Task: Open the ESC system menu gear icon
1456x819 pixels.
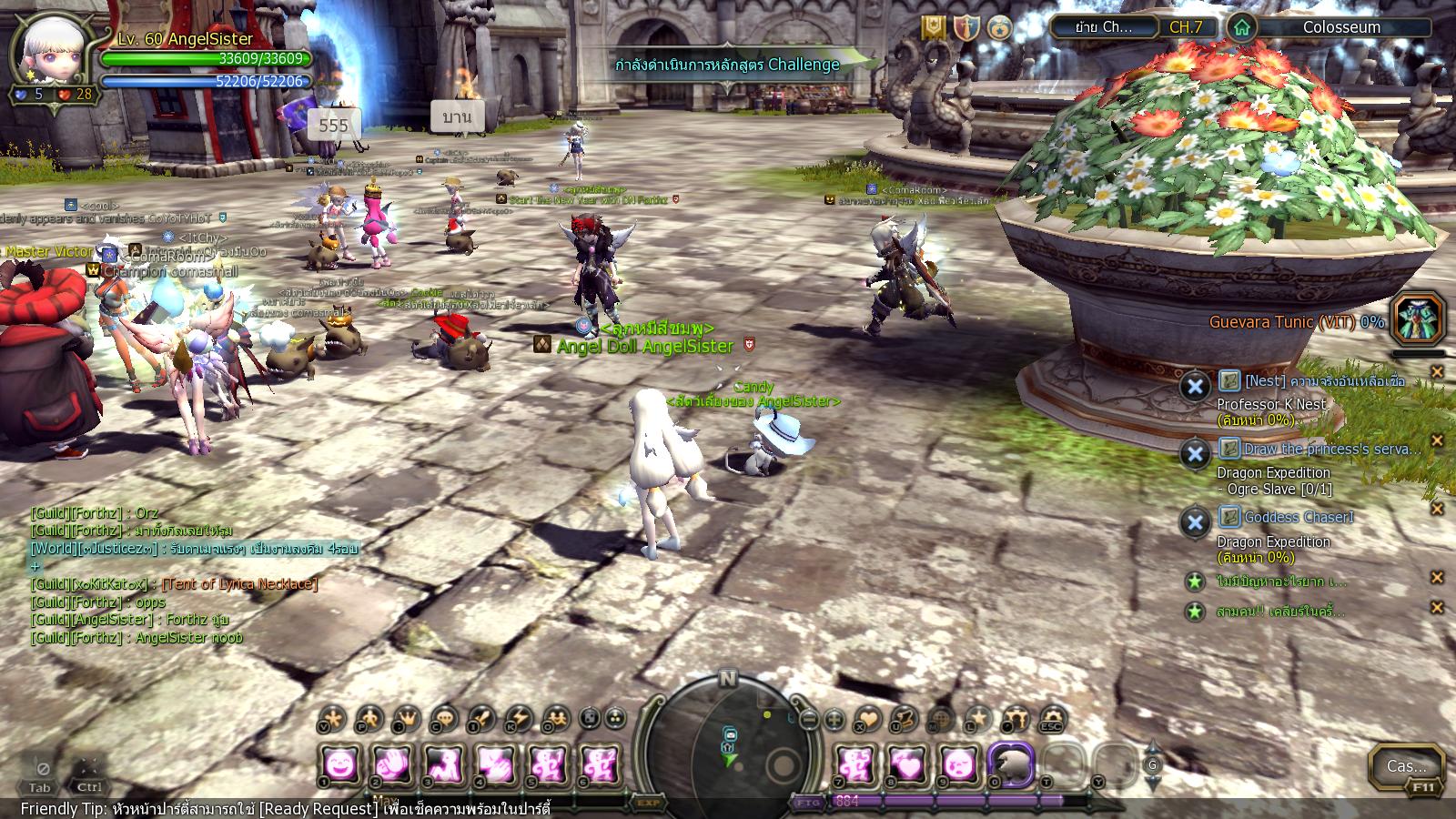Action: tap(1052, 719)
